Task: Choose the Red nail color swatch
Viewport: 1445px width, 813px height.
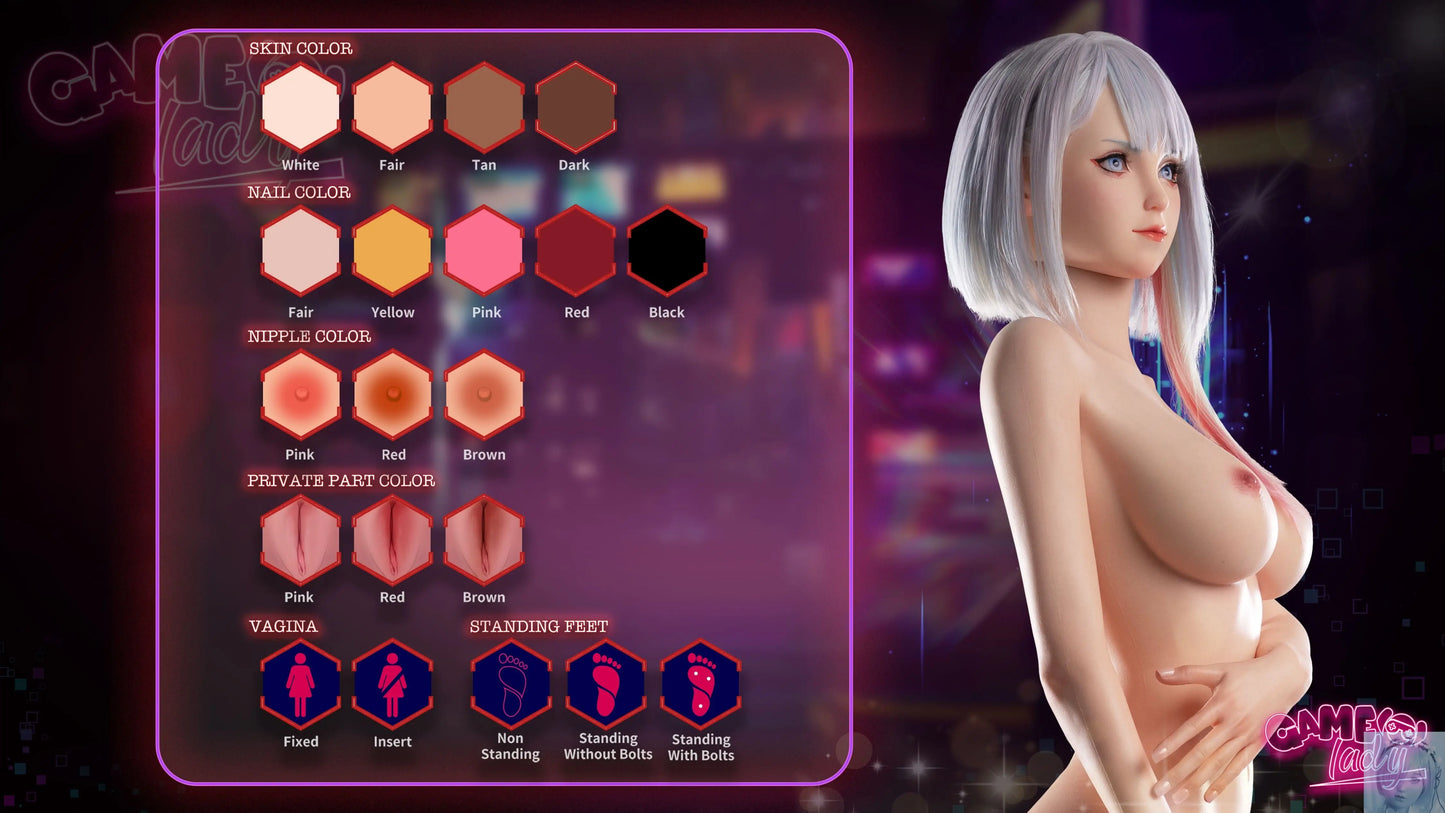Action: [575, 251]
